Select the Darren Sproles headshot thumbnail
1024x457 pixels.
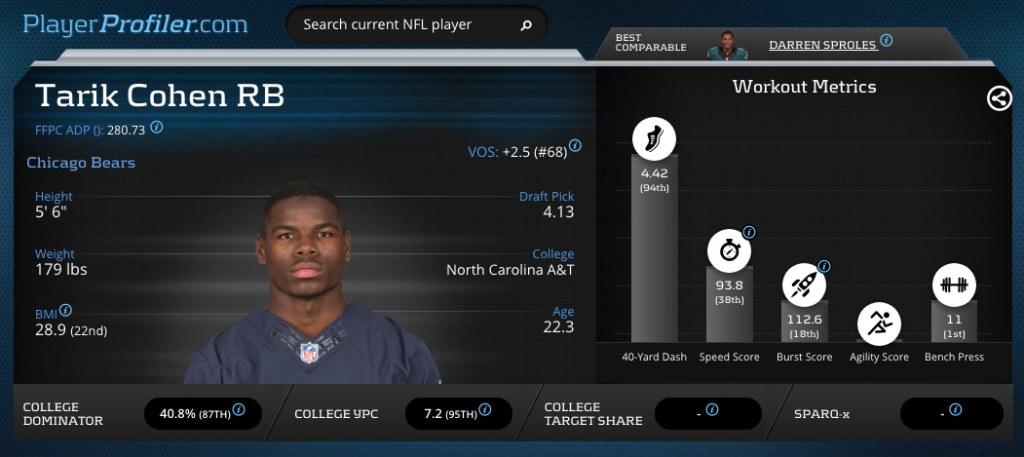[x=727, y=45]
